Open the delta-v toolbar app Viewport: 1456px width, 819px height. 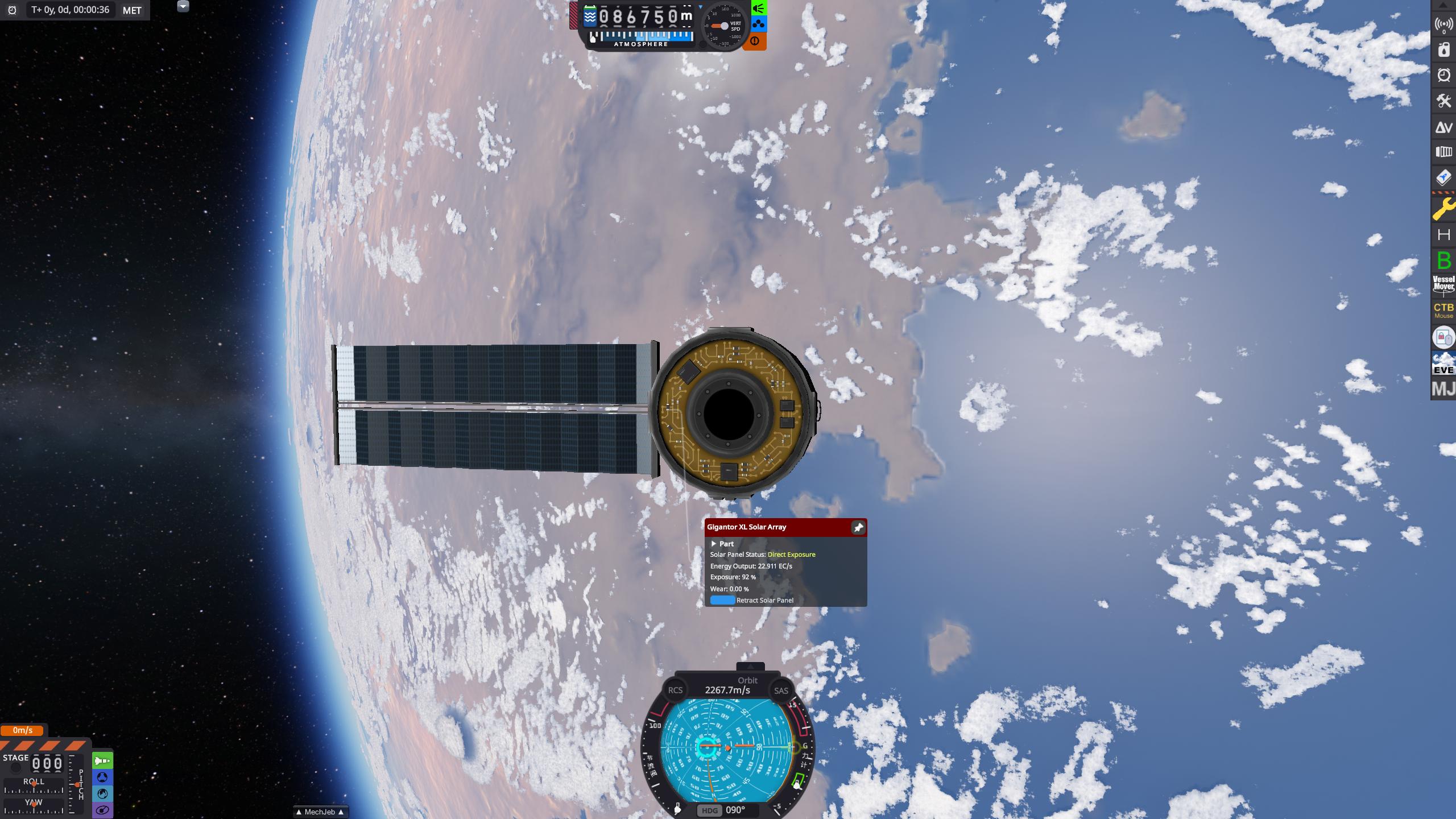[x=1443, y=127]
